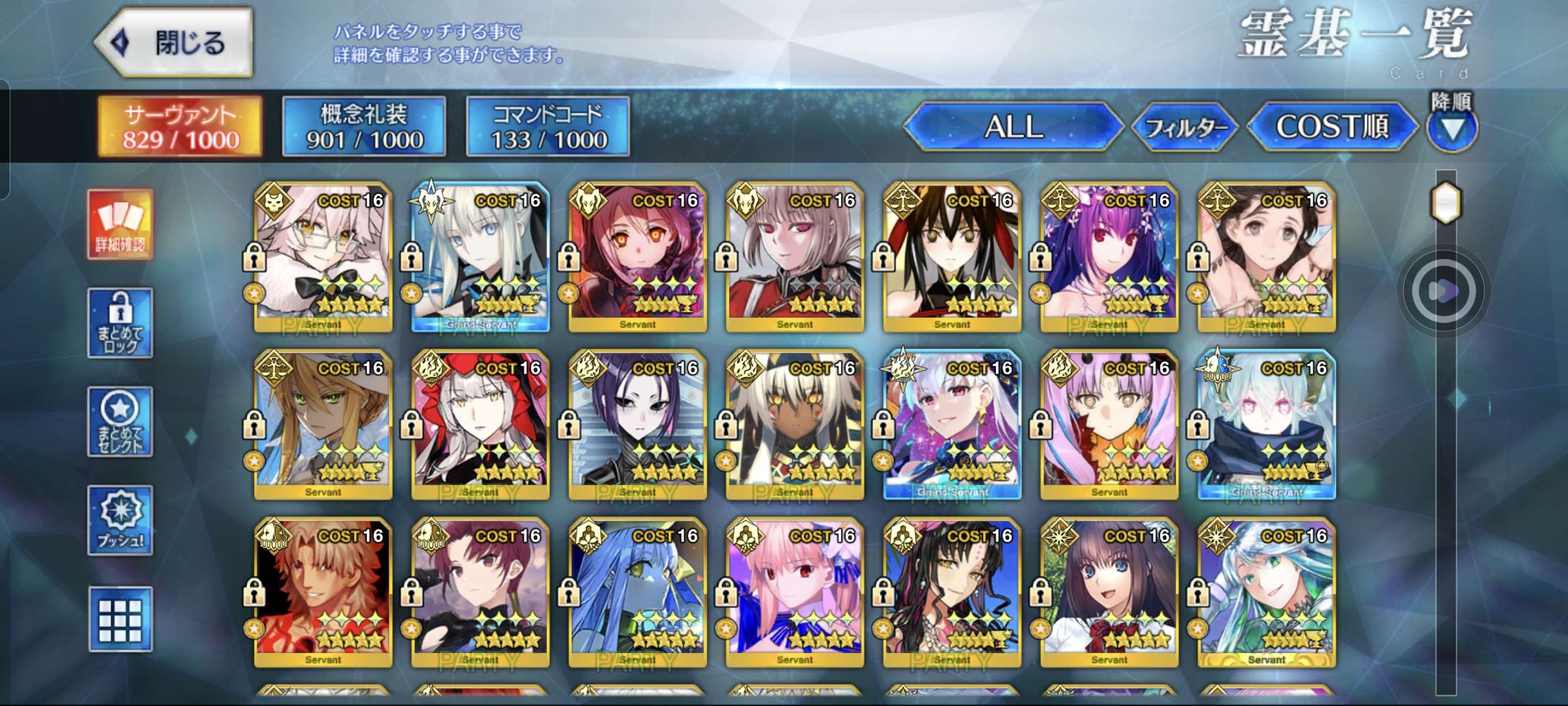Open the 概念礼装 tab

(x=364, y=126)
